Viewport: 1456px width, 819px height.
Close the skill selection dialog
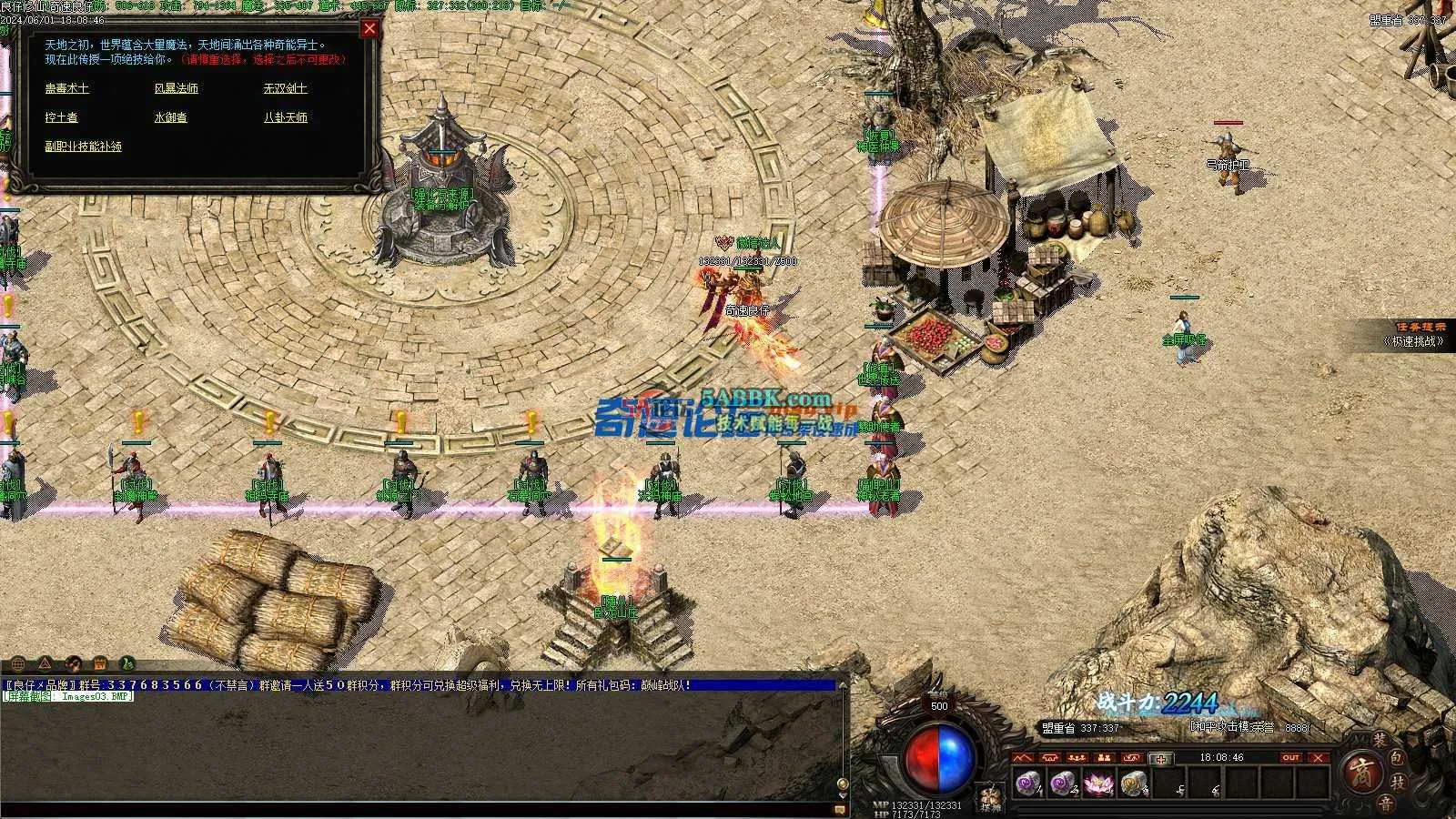click(x=369, y=29)
